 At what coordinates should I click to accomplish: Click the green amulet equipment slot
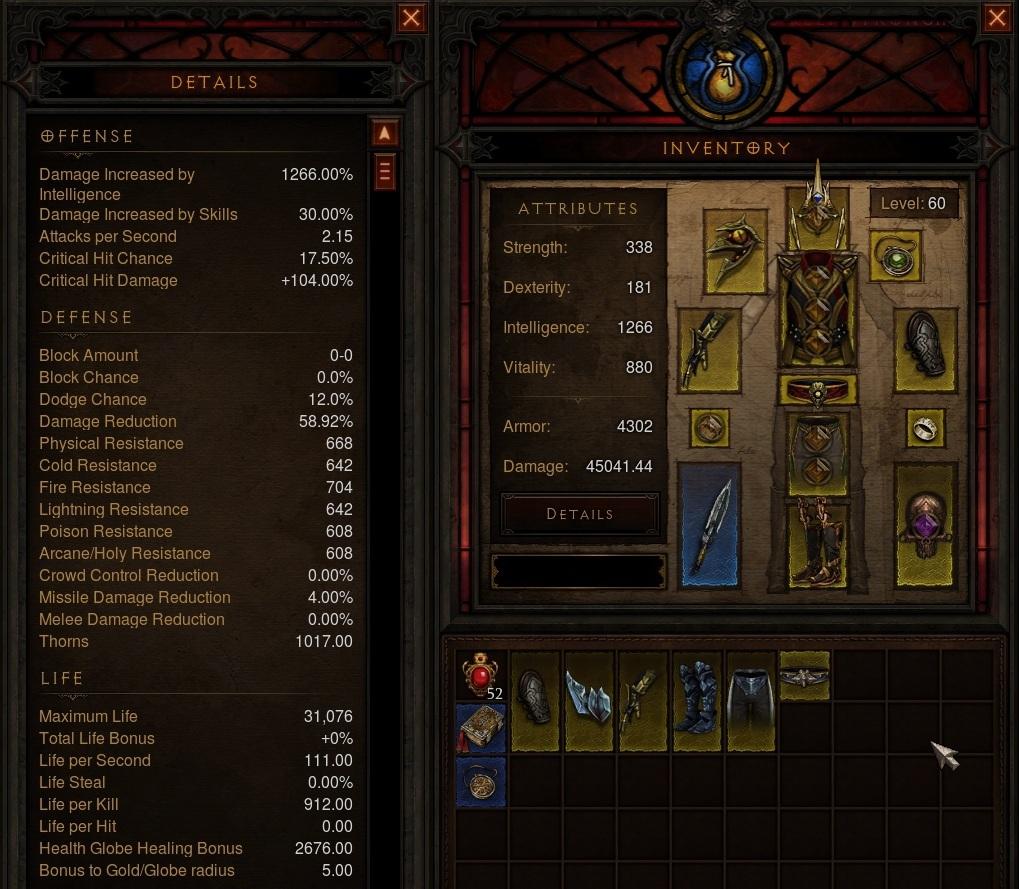(x=894, y=256)
